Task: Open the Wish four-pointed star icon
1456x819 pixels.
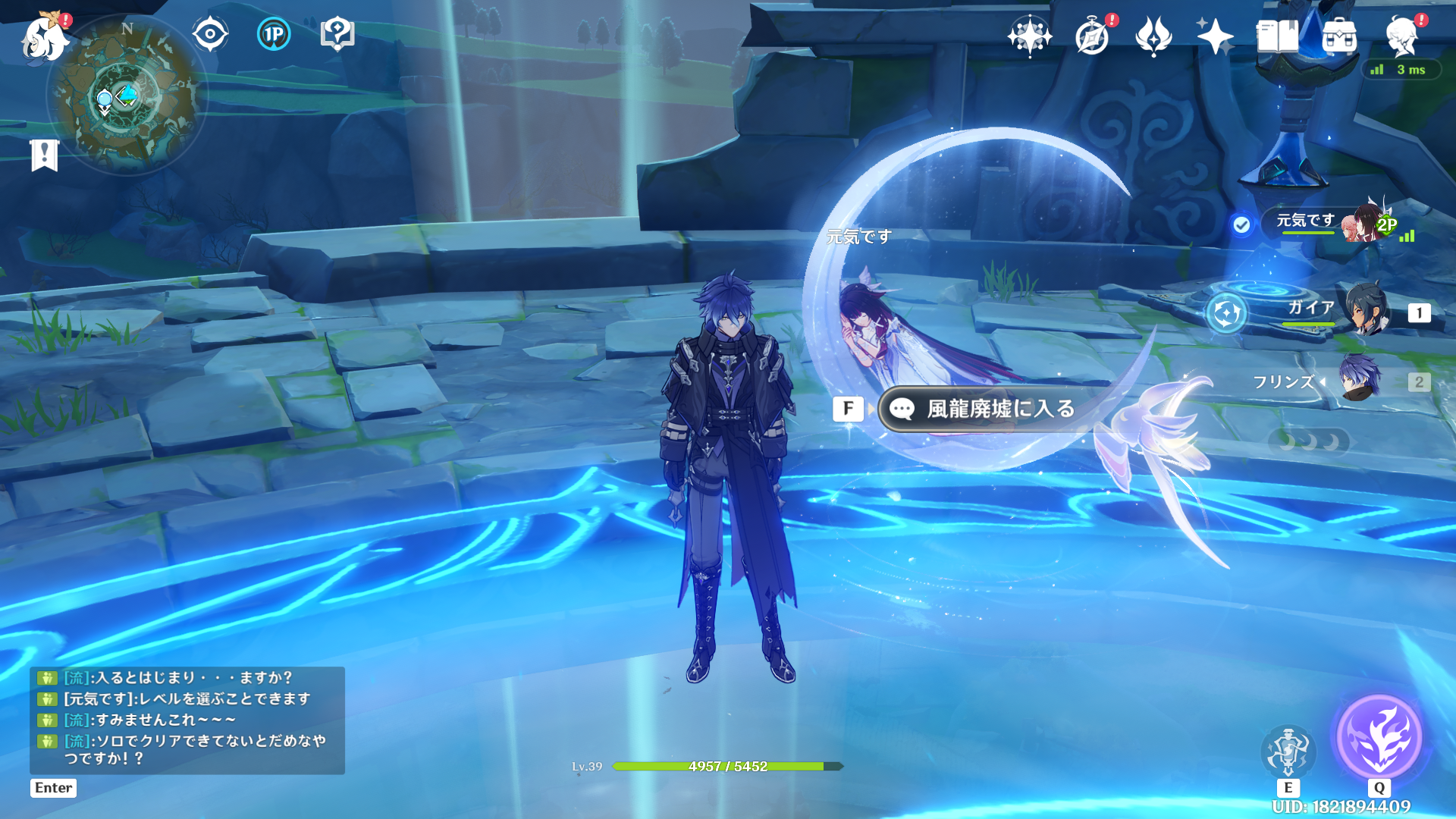Action: tap(1029, 36)
